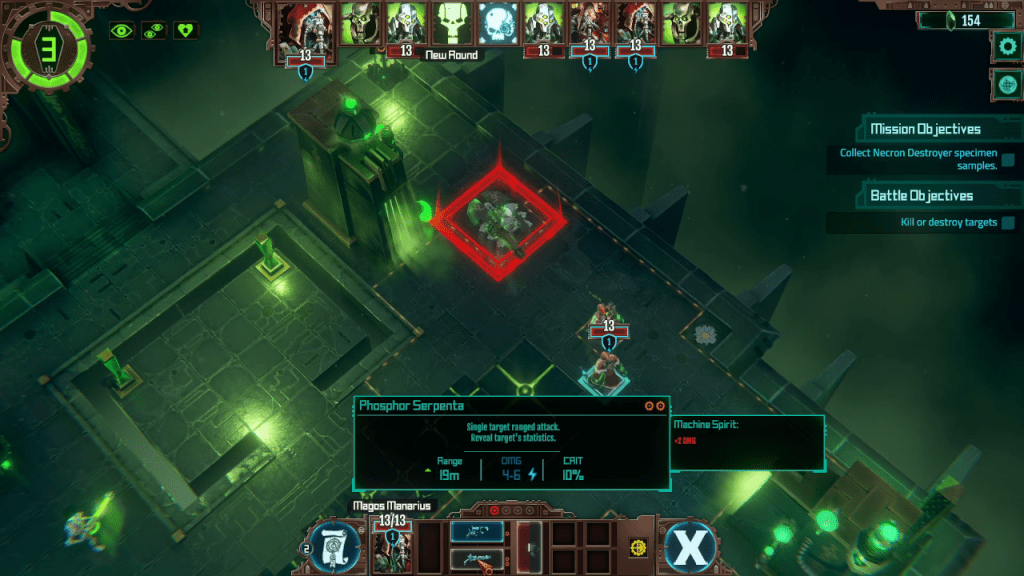Select the Phosphor Serpenta weapon slot
The height and width of the screenshot is (576, 1024).
[476, 559]
